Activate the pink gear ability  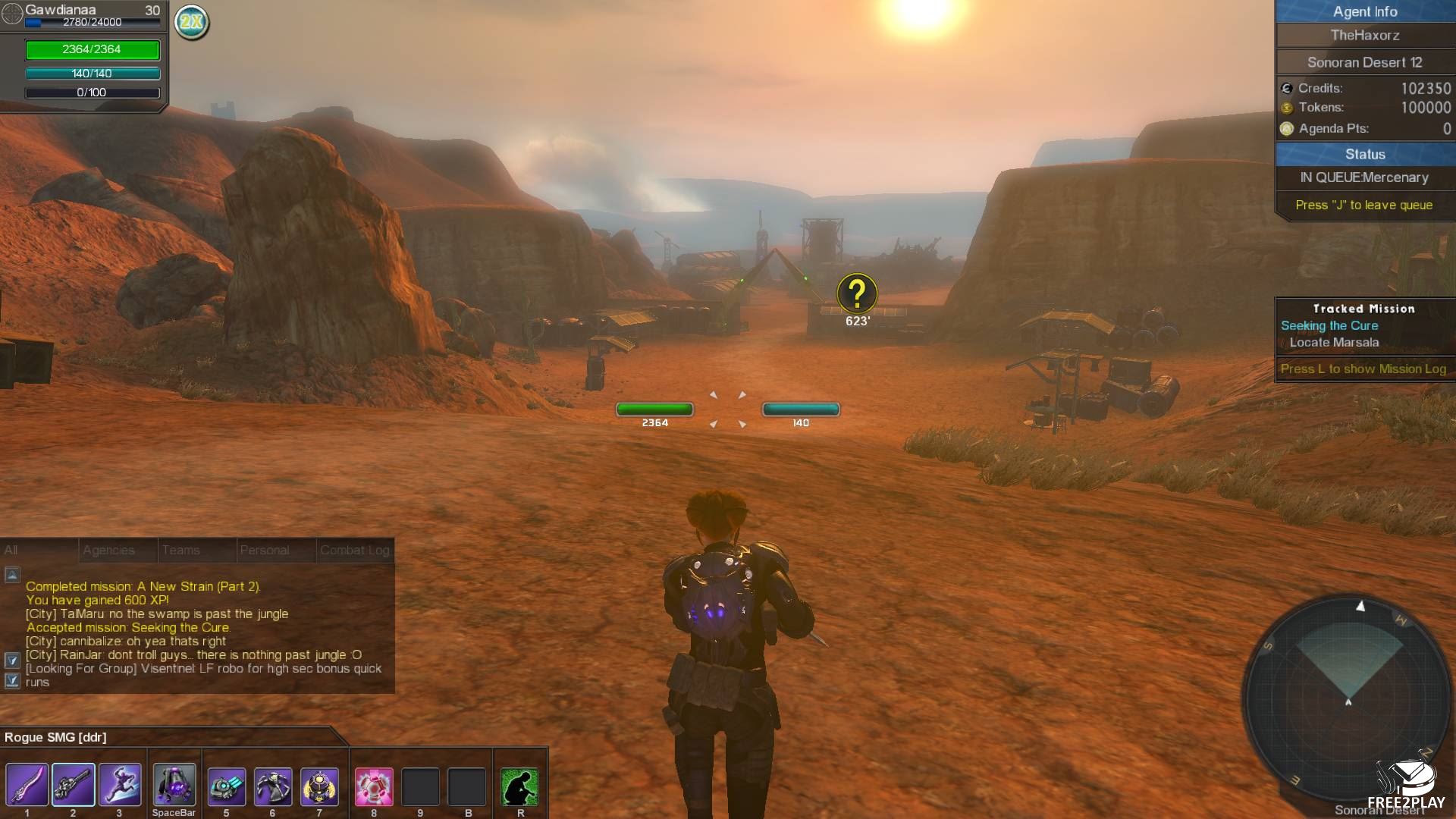click(x=374, y=785)
